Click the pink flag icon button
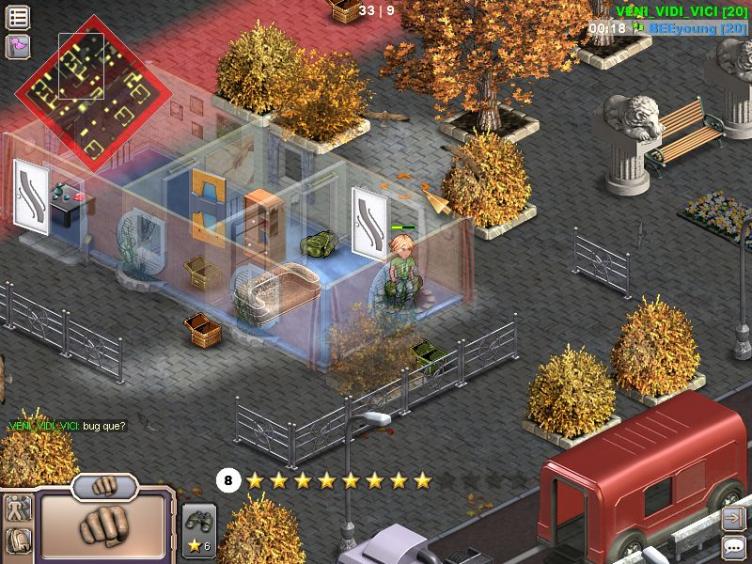 (18, 46)
